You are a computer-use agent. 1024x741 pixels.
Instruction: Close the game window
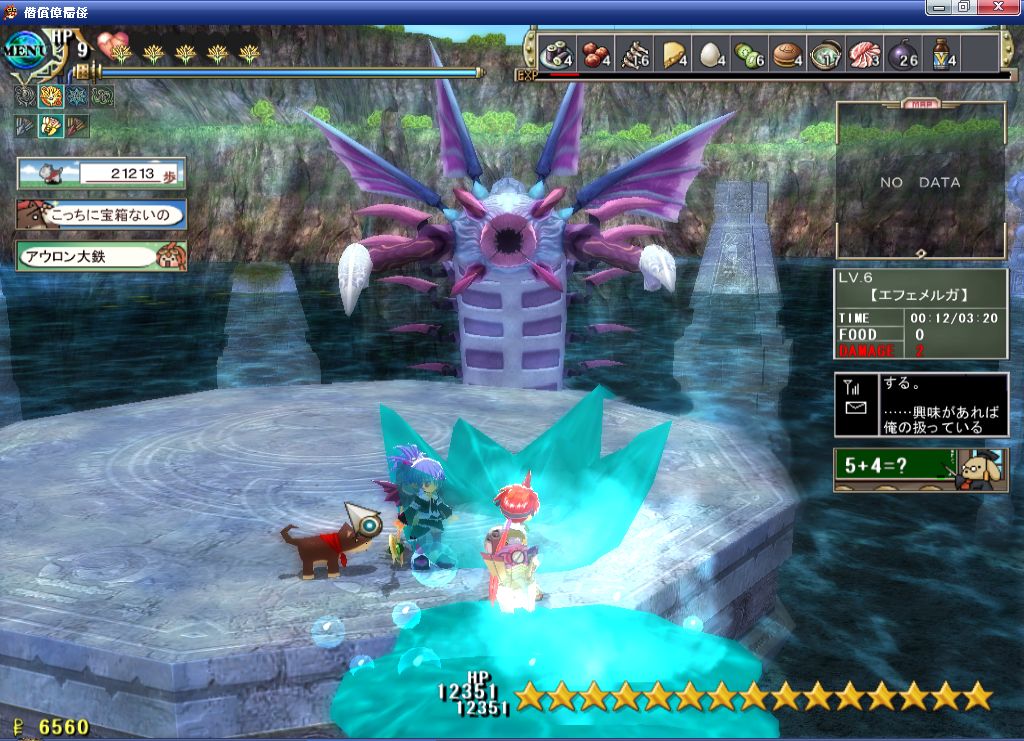(999, 7)
